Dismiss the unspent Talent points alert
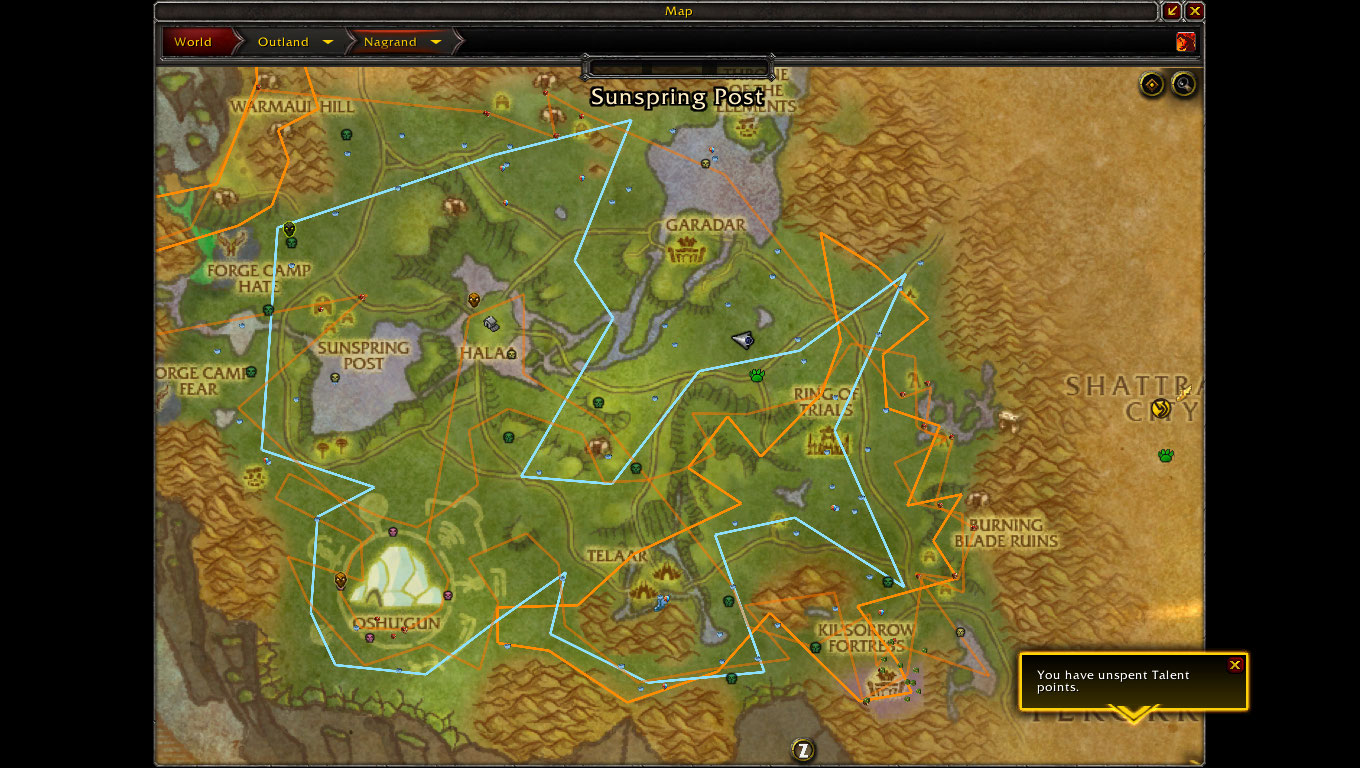Screen dimensions: 1360x768 [1235, 665]
